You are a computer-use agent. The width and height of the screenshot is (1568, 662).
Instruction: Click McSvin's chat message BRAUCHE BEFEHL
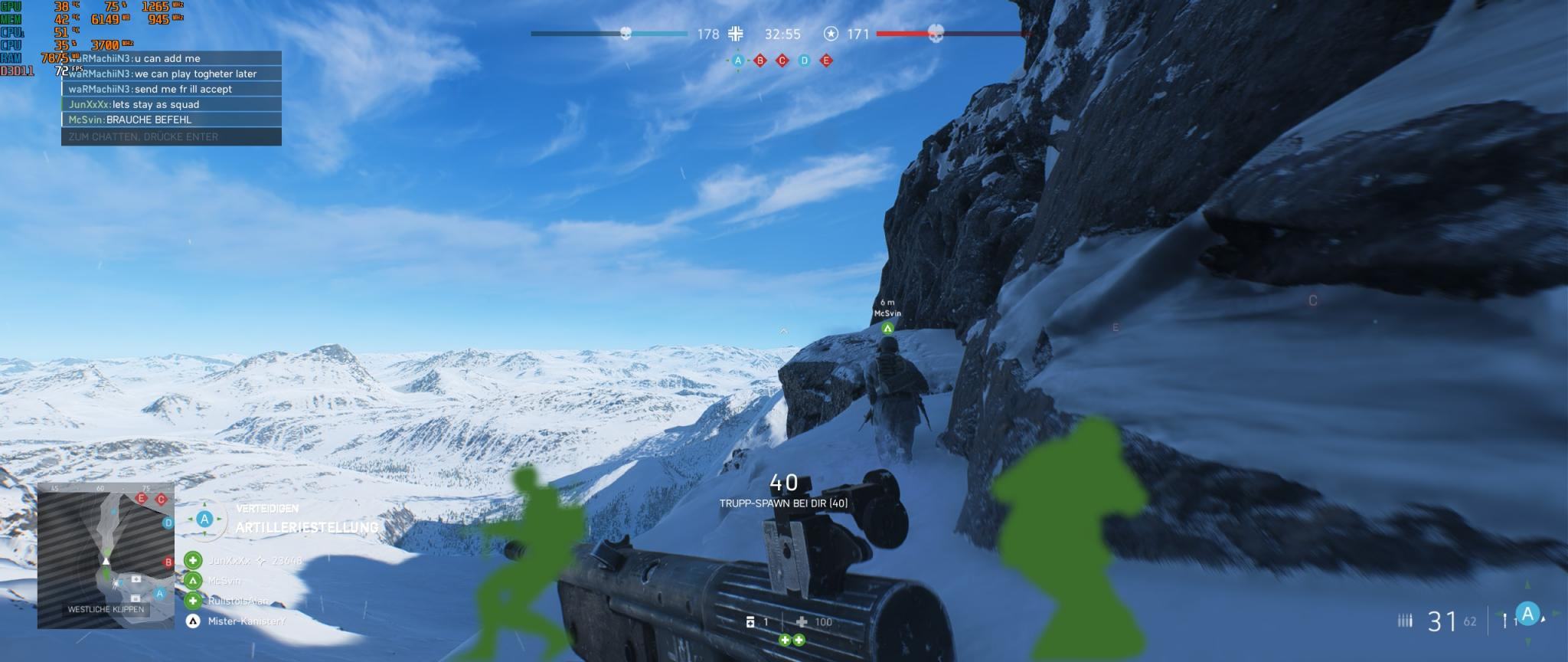pos(171,120)
